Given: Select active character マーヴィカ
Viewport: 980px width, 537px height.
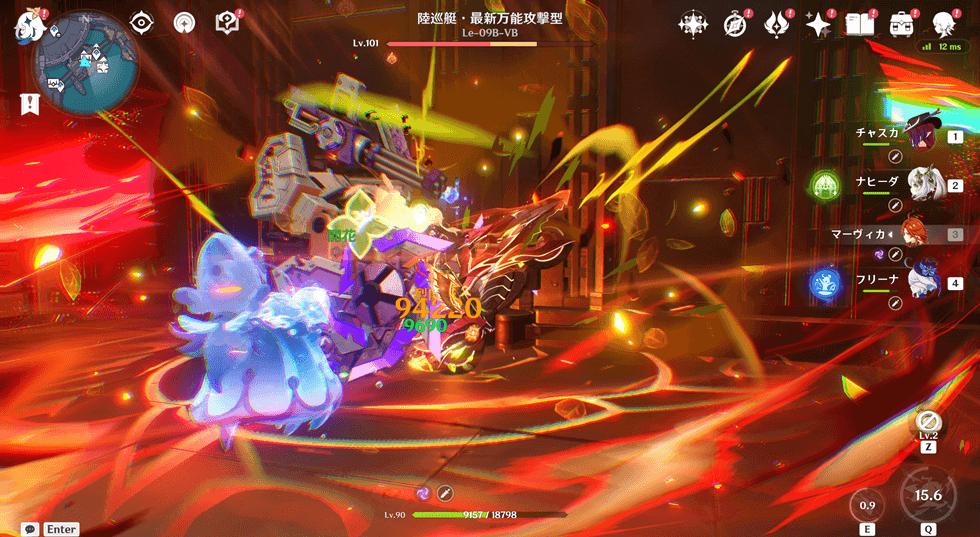Looking at the screenshot, I should click(916, 234).
